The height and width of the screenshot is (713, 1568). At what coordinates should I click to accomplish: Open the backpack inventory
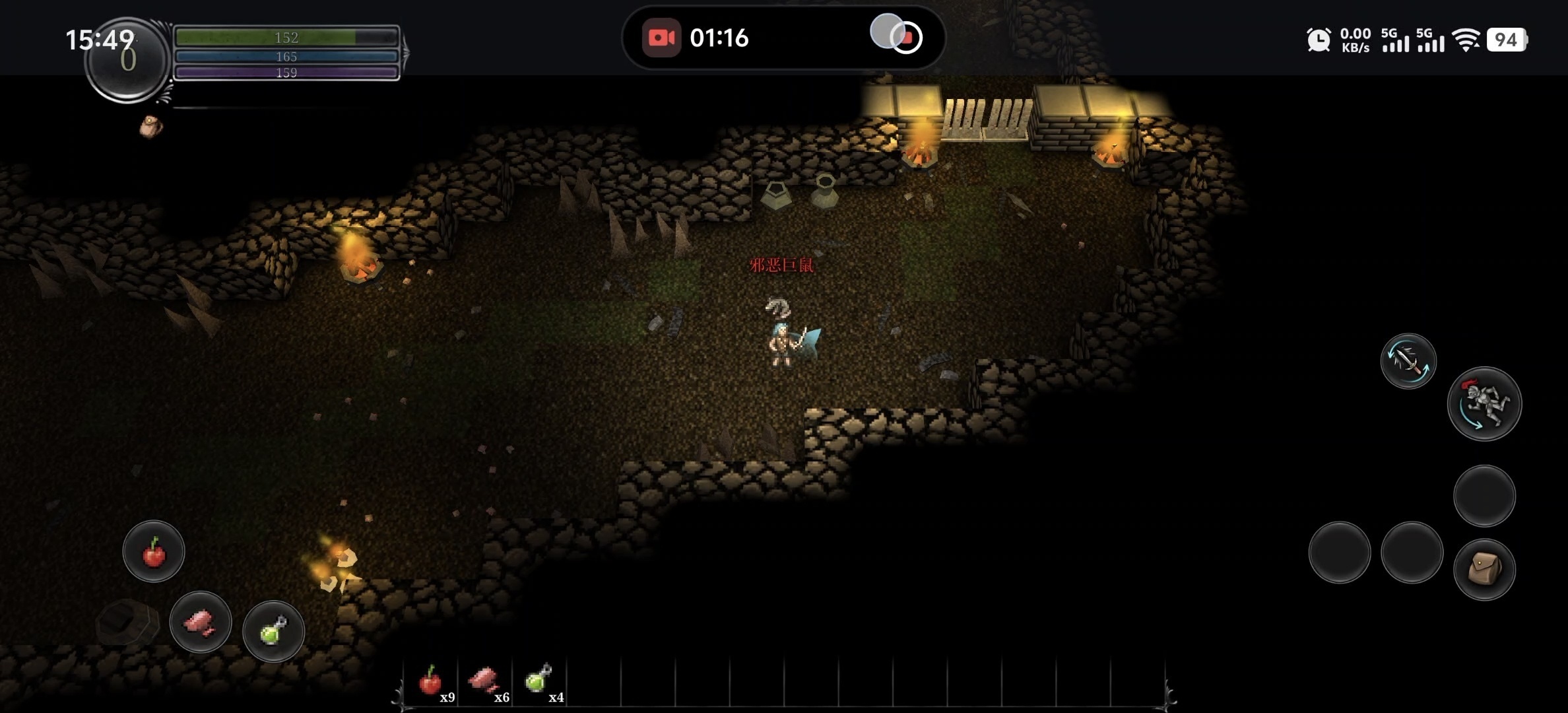1484,570
